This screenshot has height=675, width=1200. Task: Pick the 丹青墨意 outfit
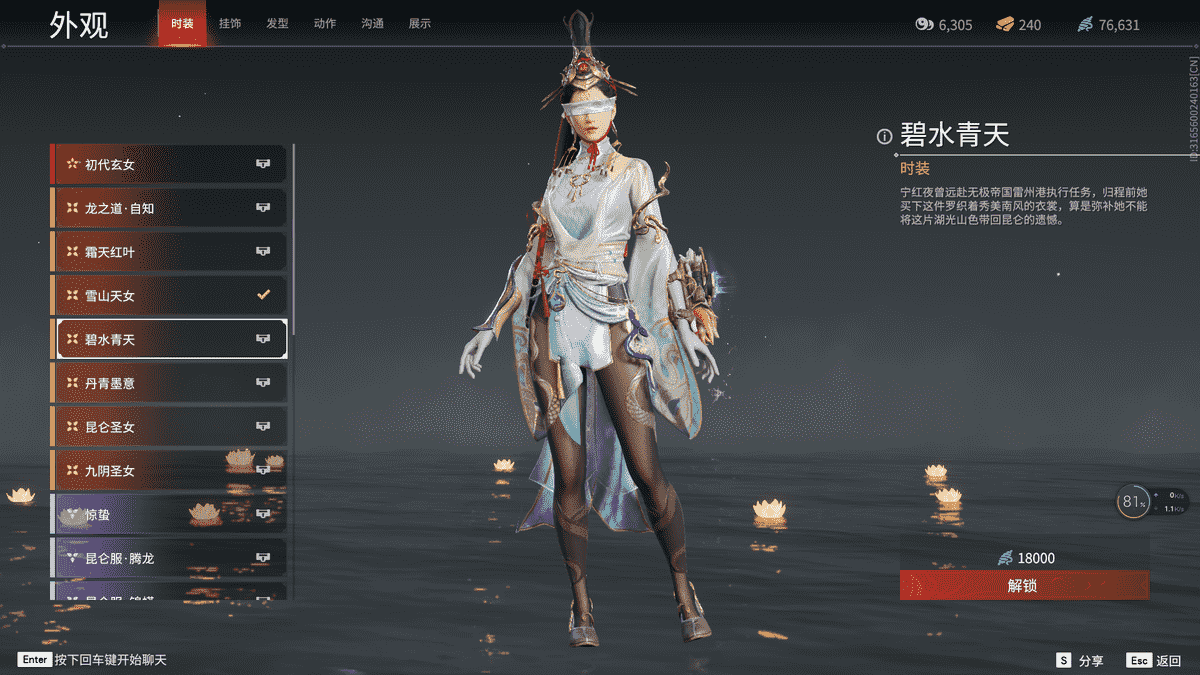[x=169, y=383]
